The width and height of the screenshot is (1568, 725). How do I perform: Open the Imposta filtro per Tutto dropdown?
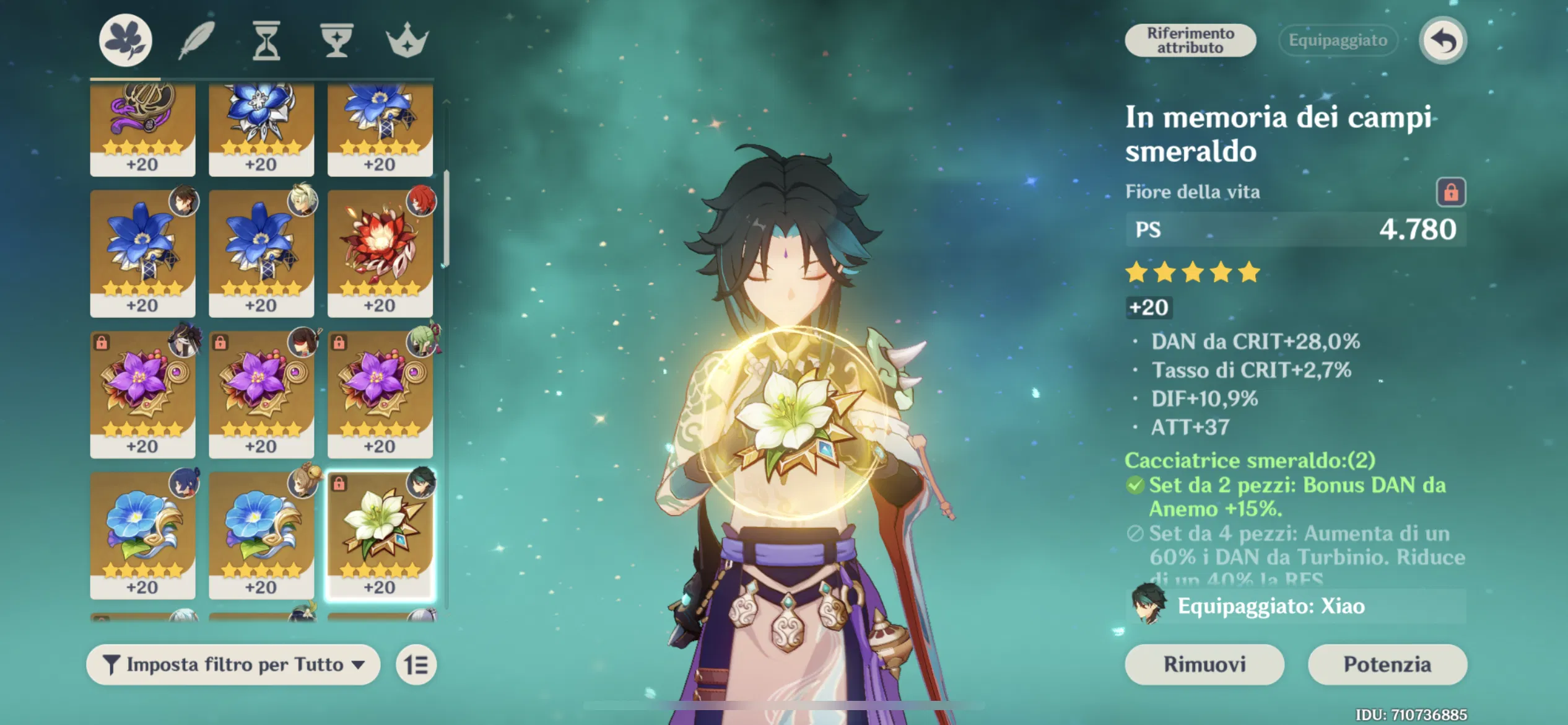coord(232,664)
